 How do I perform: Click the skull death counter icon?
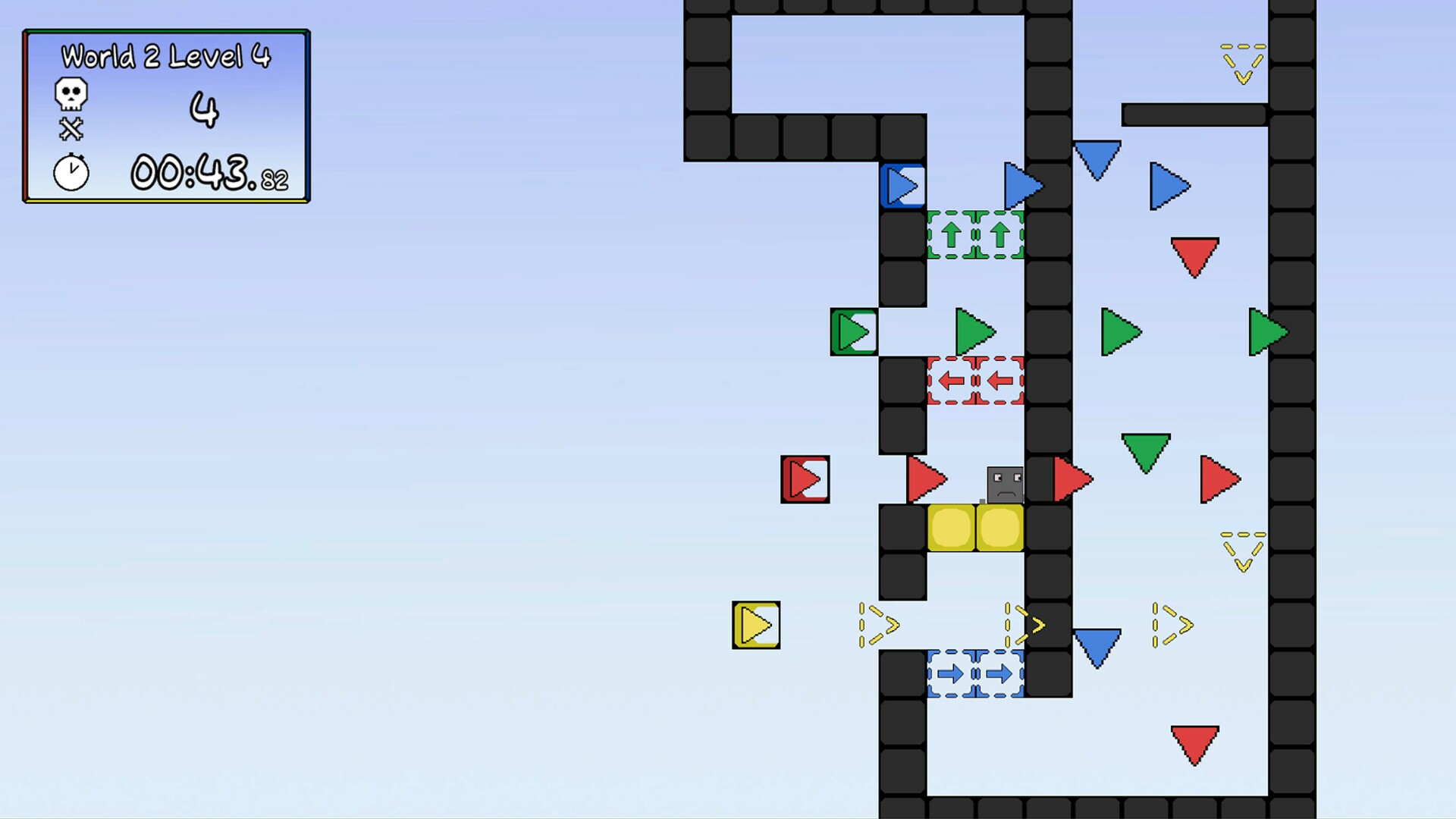(x=70, y=93)
